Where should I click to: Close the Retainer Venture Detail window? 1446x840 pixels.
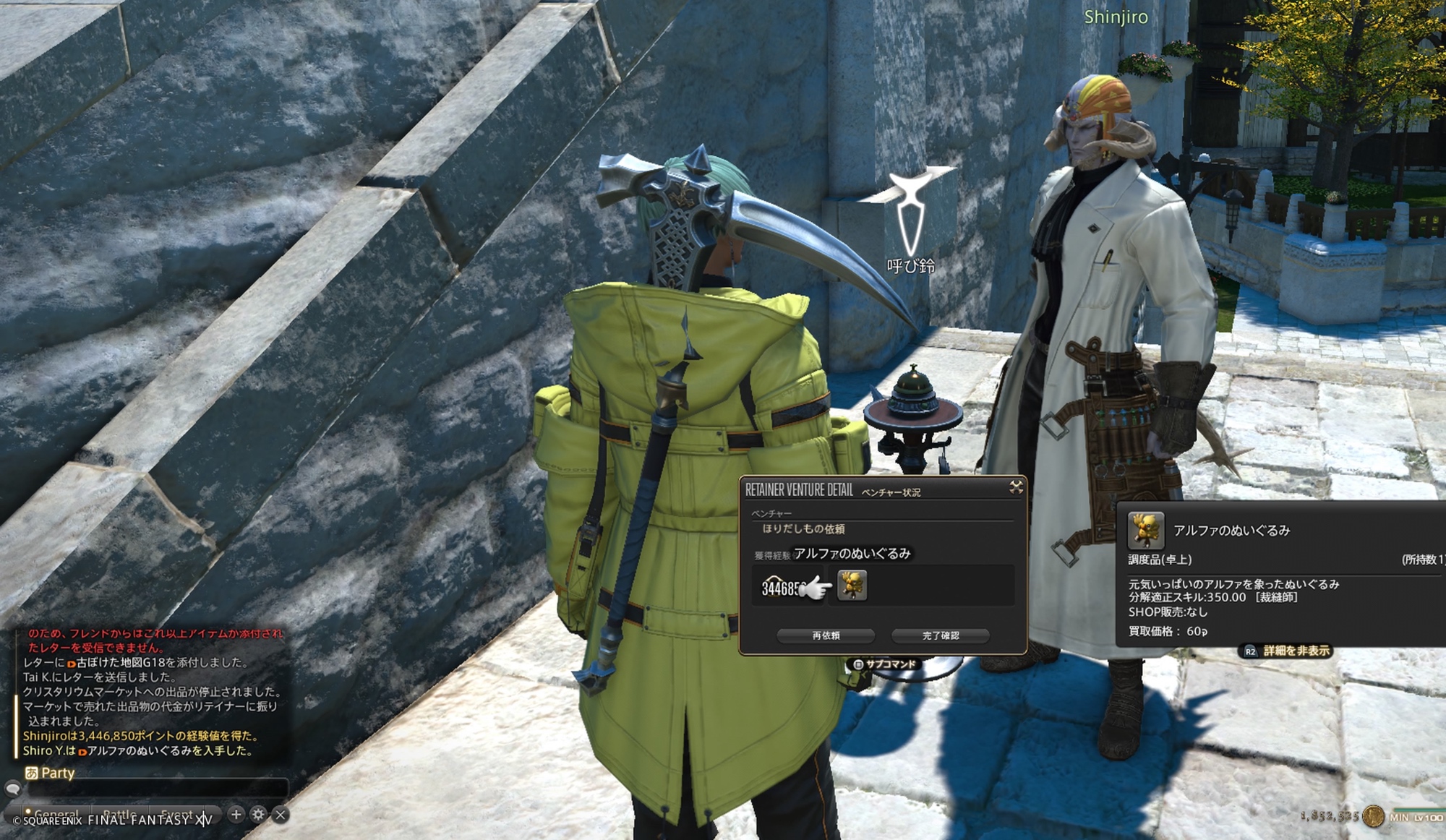[1016, 487]
